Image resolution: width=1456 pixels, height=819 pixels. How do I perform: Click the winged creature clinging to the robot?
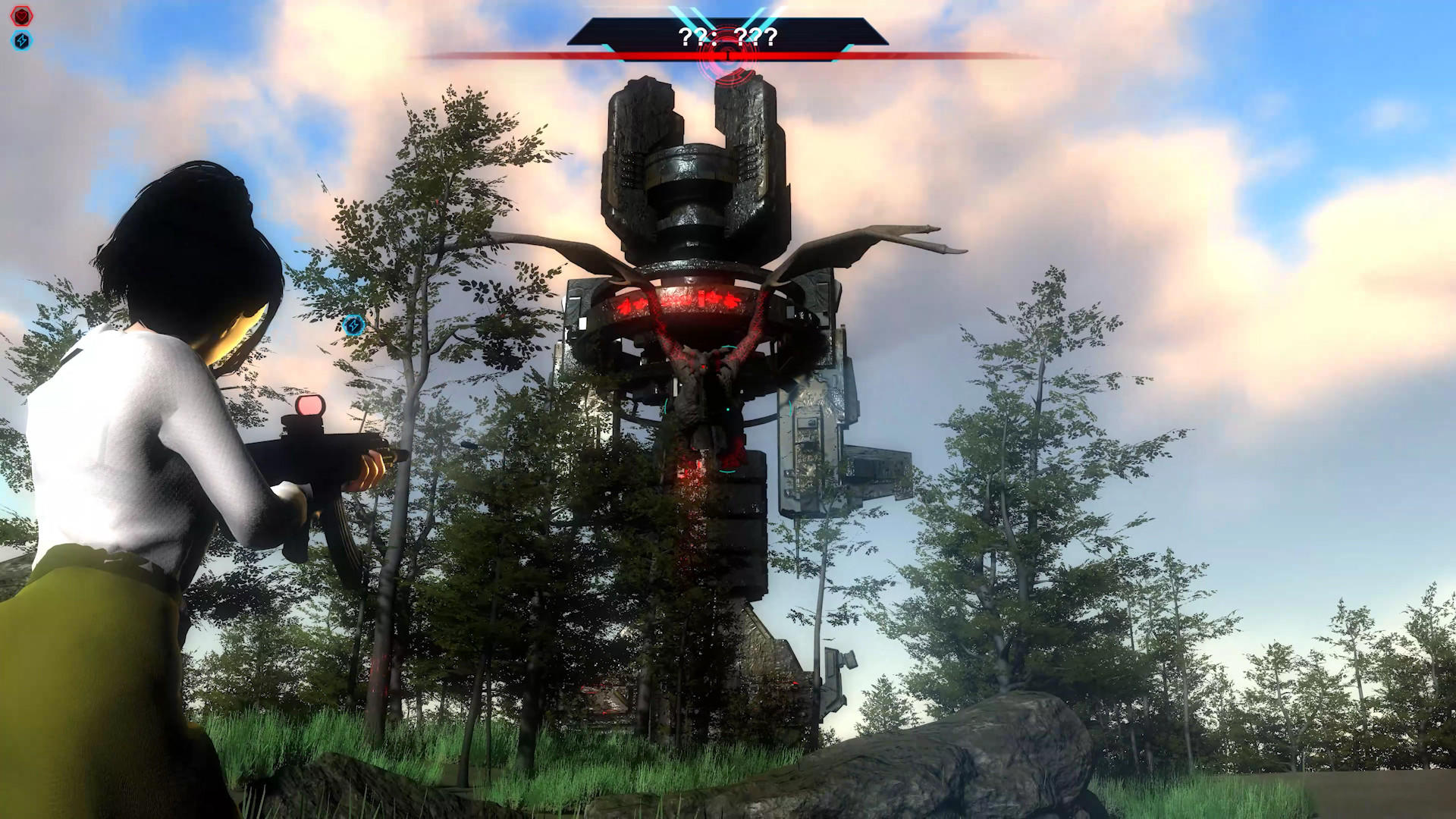point(705,394)
